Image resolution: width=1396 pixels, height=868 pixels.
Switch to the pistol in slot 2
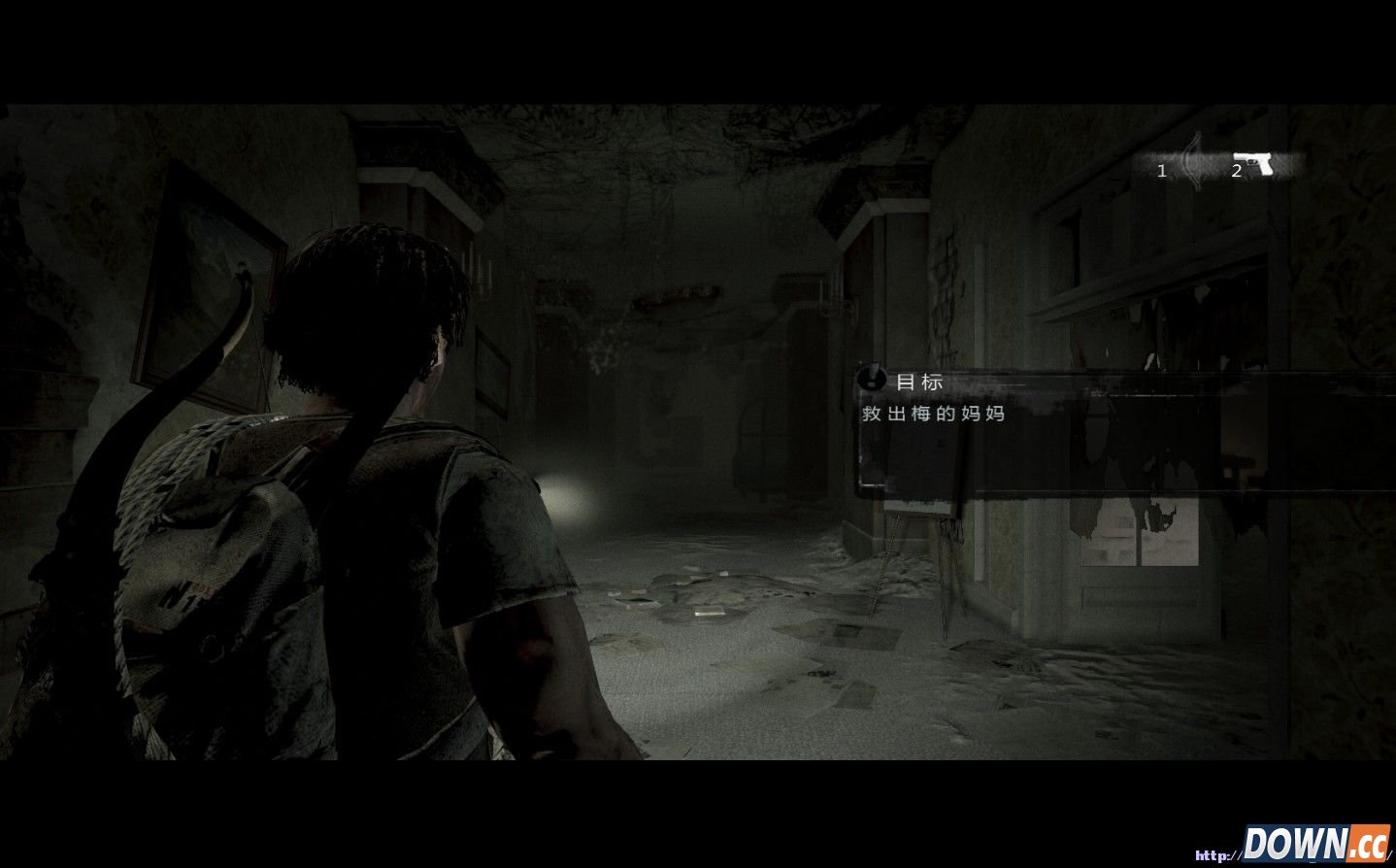(1254, 166)
